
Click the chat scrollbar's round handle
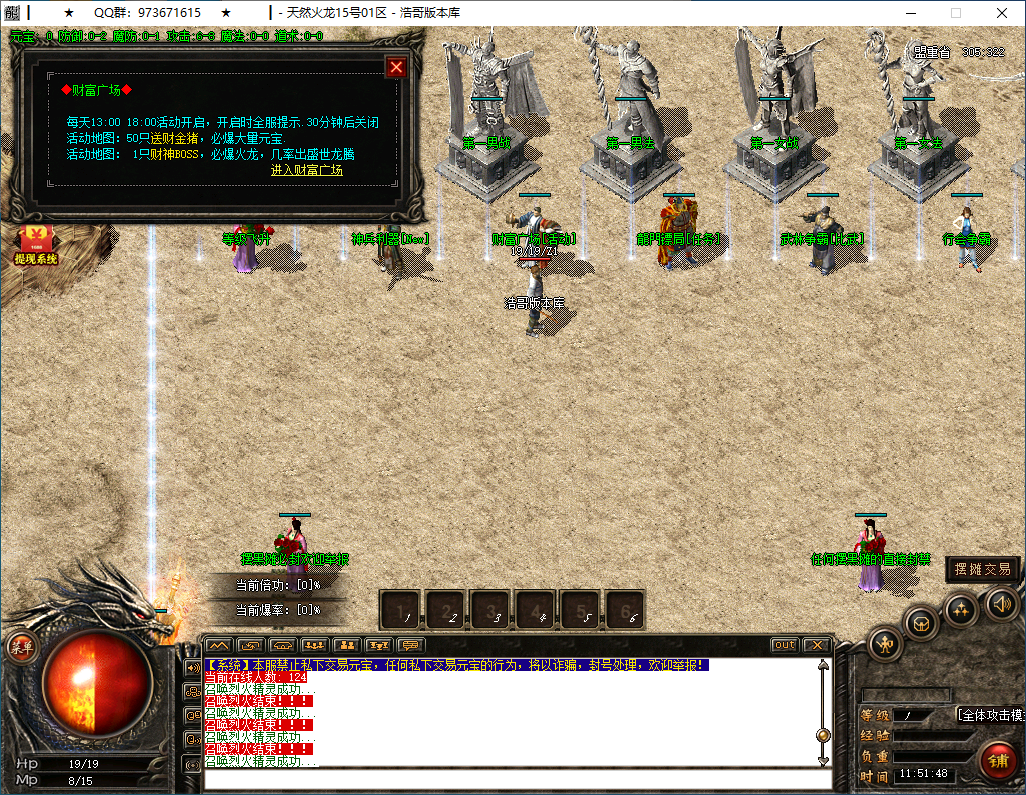(823, 735)
